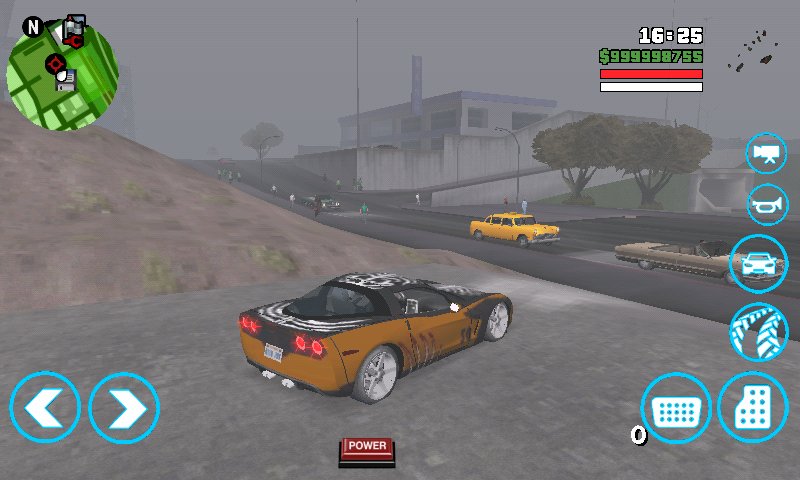This screenshot has height=480, width=800.
Task: Steer right with the right arrow button
Action: (x=124, y=407)
